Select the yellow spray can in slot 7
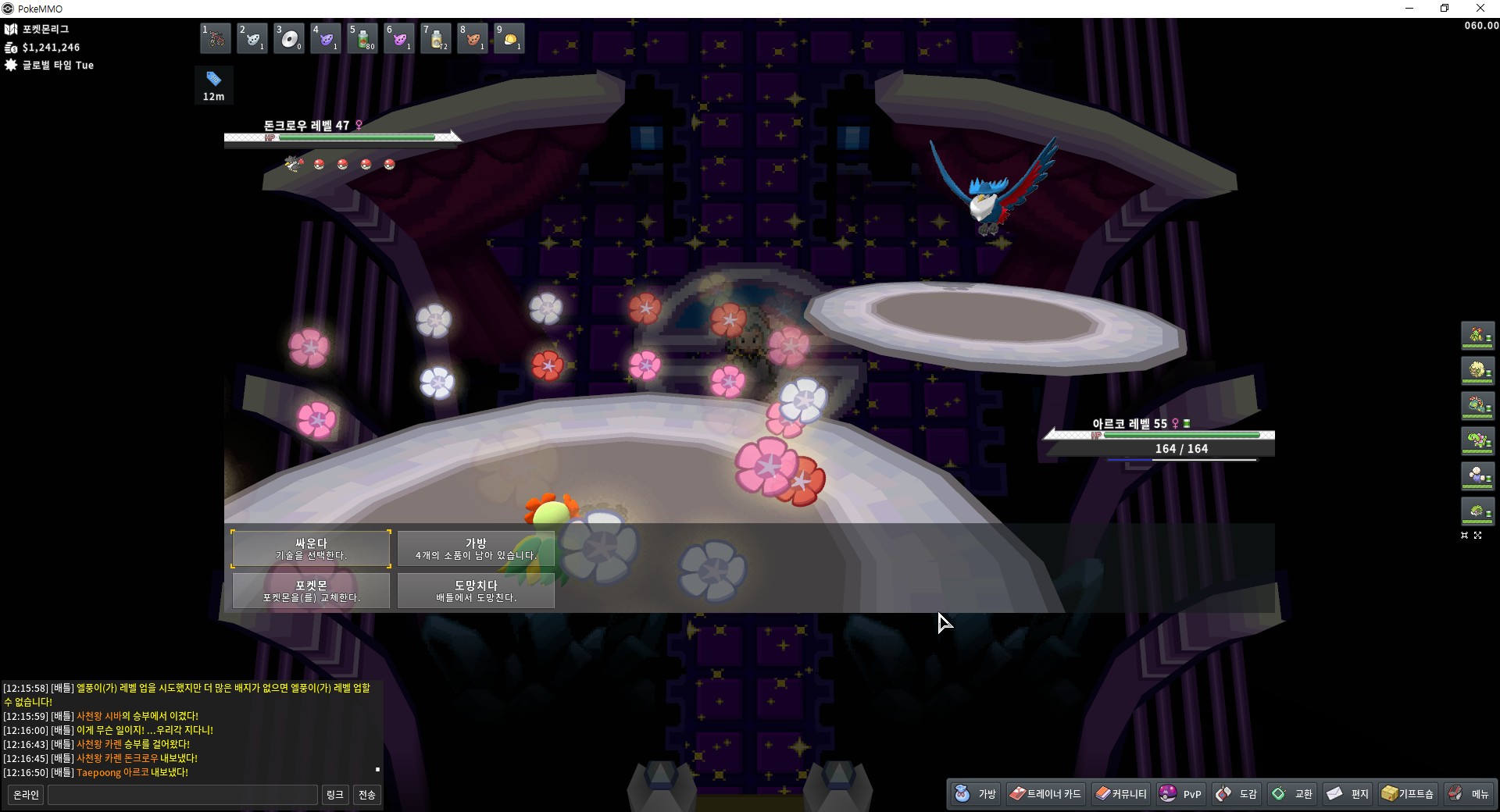This screenshot has width=1500, height=812. (436, 38)
